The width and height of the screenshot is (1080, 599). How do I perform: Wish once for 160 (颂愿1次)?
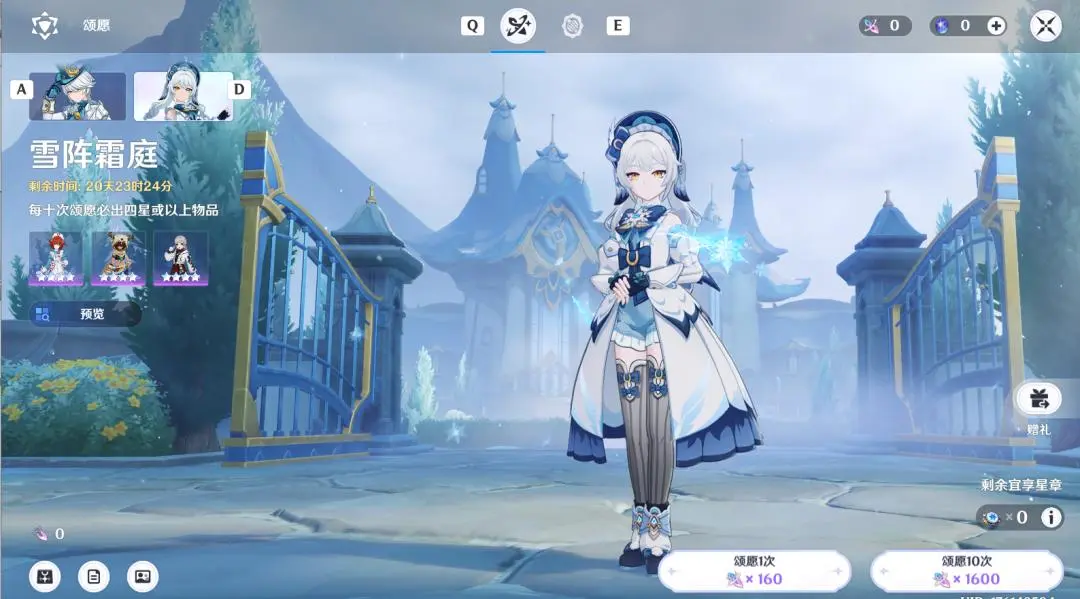point(755,571)
